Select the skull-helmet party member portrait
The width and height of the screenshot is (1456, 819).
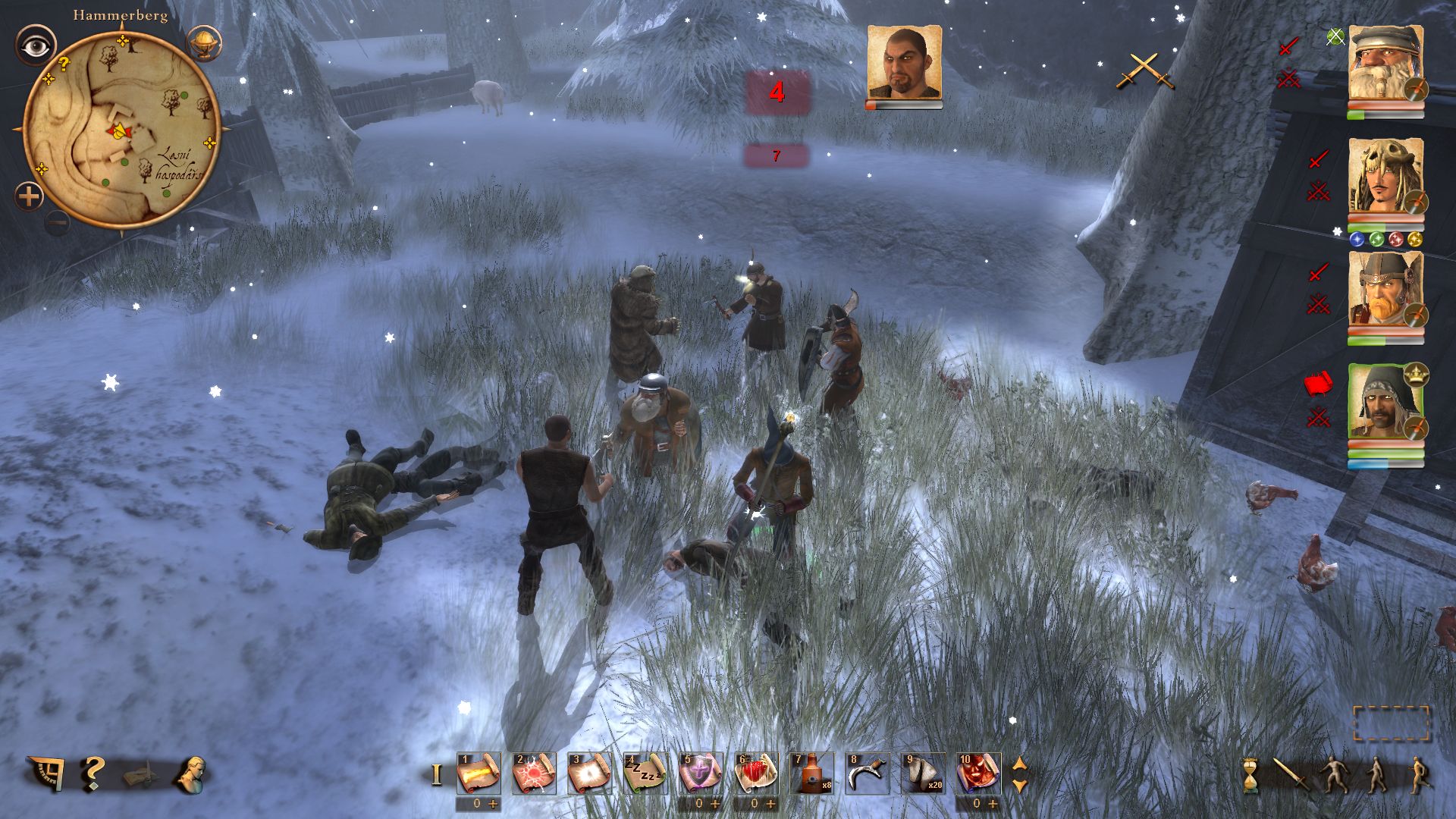point(1385,178)
